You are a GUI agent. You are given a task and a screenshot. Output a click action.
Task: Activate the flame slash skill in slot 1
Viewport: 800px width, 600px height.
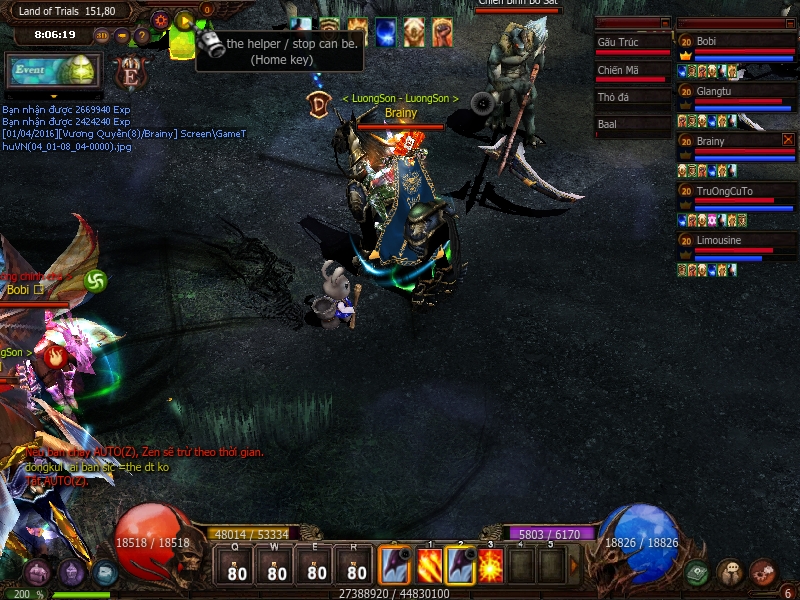(x=428, y=565)
